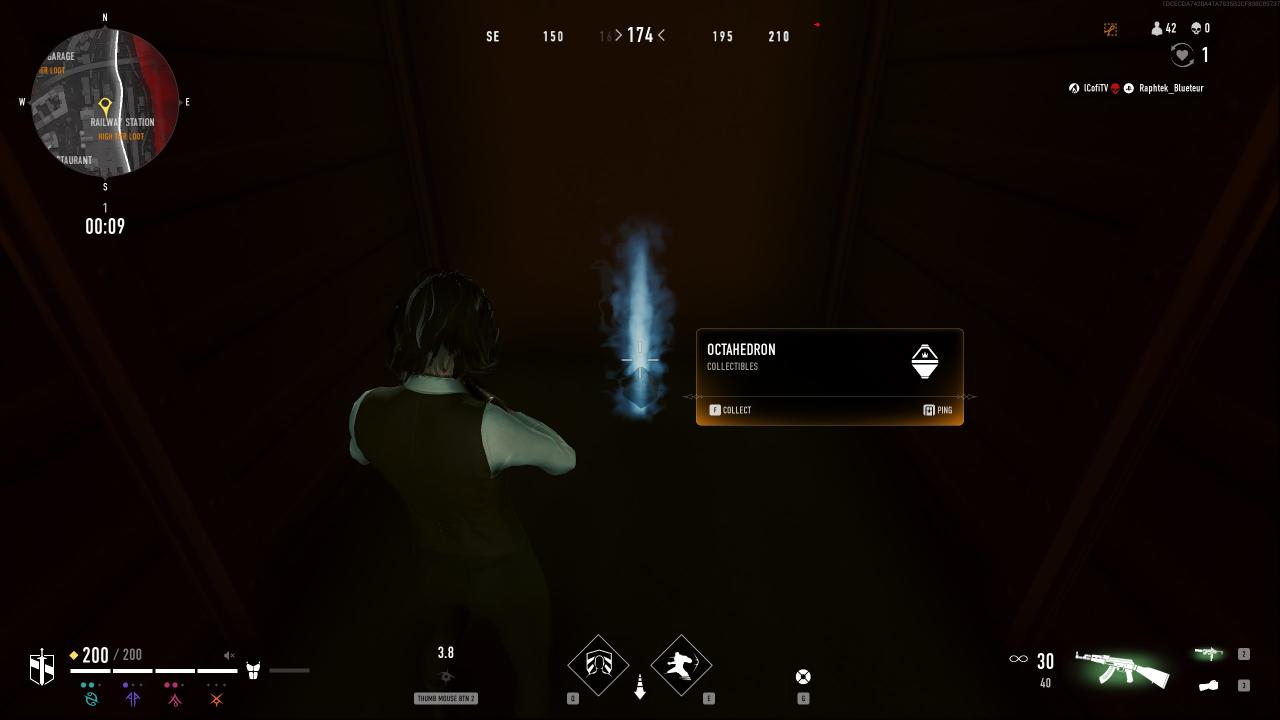Click the circular minimap

[105, 102]
